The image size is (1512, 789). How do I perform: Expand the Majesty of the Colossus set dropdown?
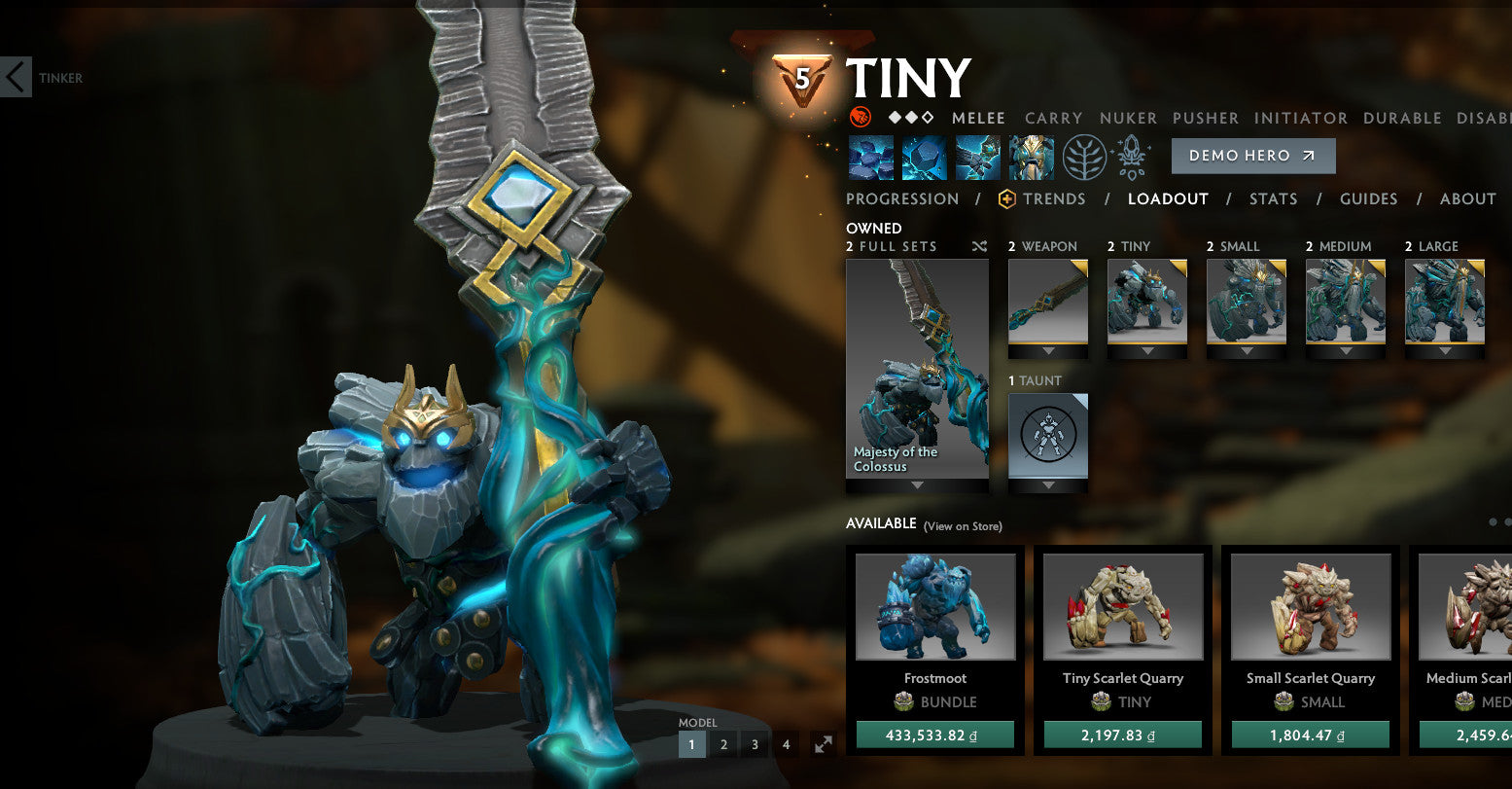917,484
